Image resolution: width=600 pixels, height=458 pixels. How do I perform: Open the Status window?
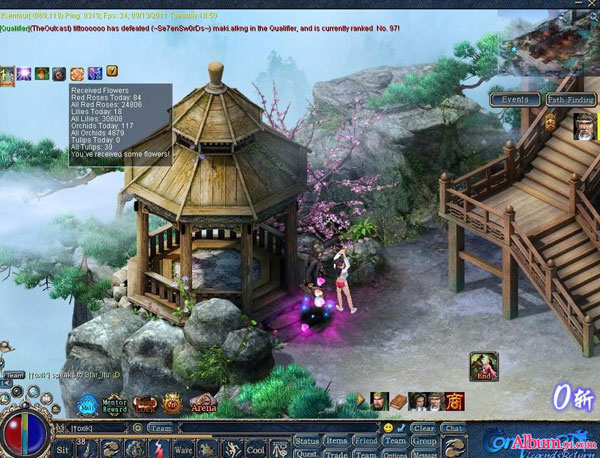[x=307, y=440]
